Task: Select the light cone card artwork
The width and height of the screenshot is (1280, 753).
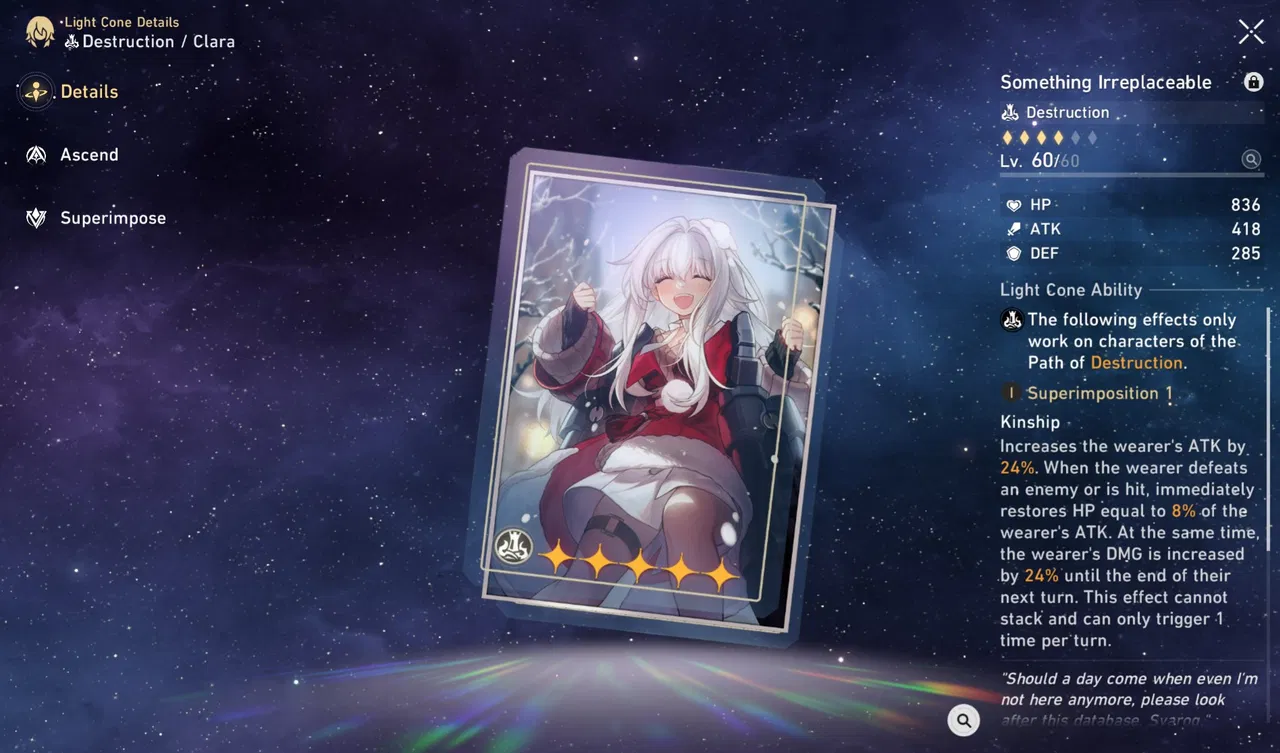Action: click(x=650, y=400)
